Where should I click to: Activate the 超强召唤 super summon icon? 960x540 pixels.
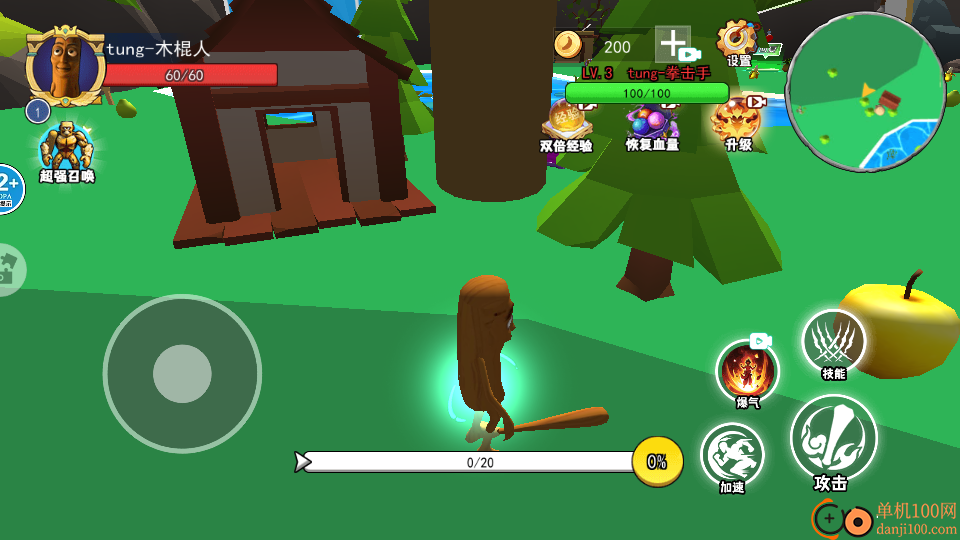tap(67, 149)
